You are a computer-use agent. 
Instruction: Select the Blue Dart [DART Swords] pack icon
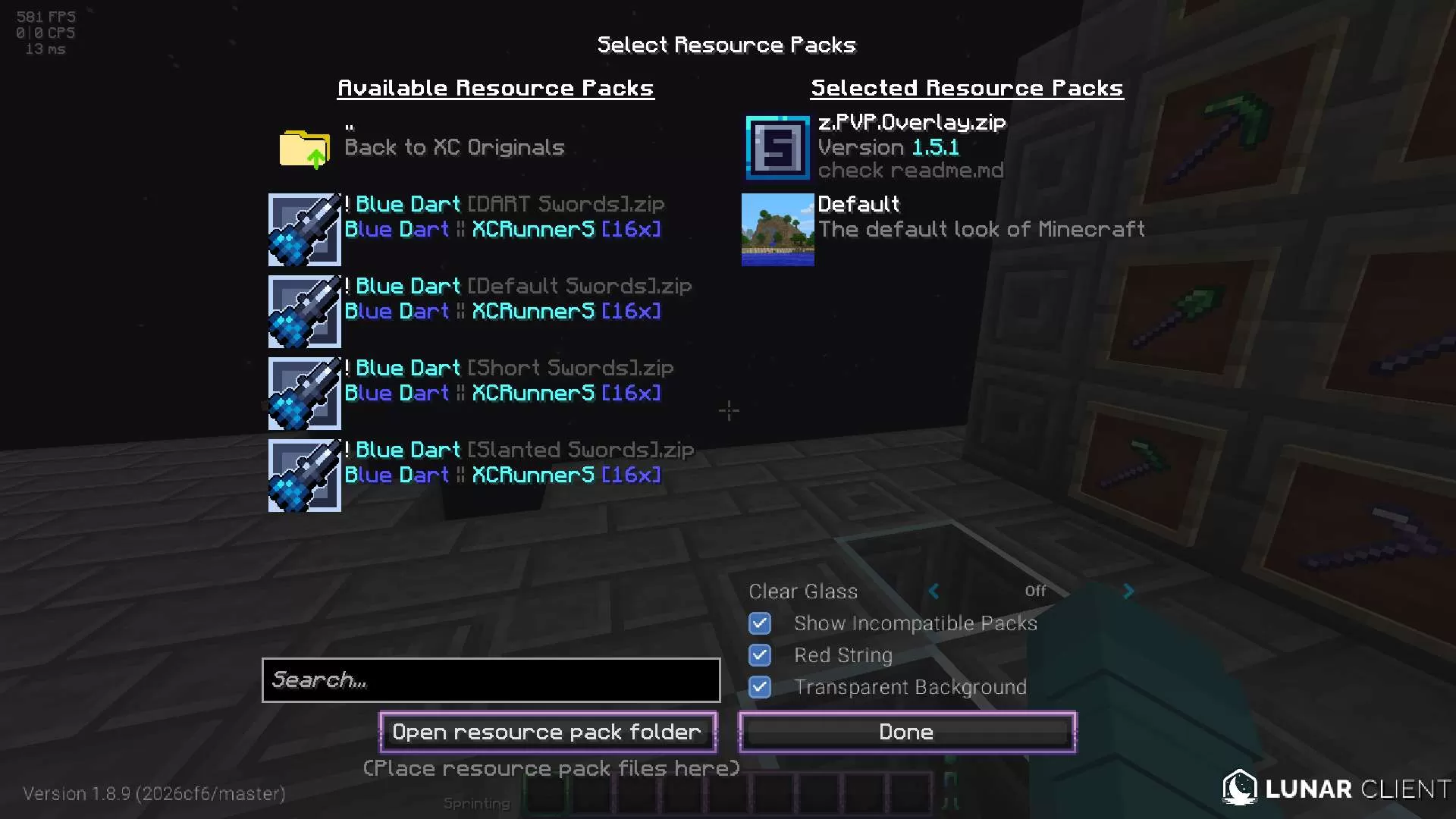click(x=304, y=229)
